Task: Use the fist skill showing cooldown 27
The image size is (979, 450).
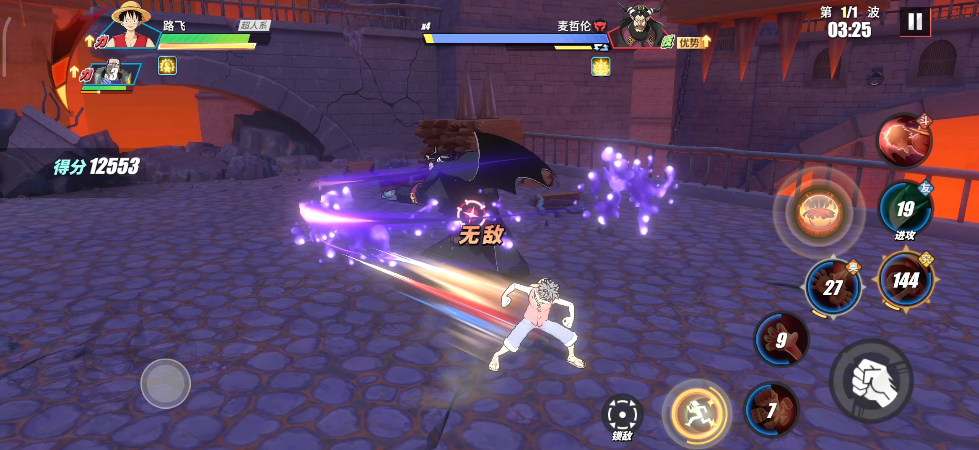Action: coord(832,287)
